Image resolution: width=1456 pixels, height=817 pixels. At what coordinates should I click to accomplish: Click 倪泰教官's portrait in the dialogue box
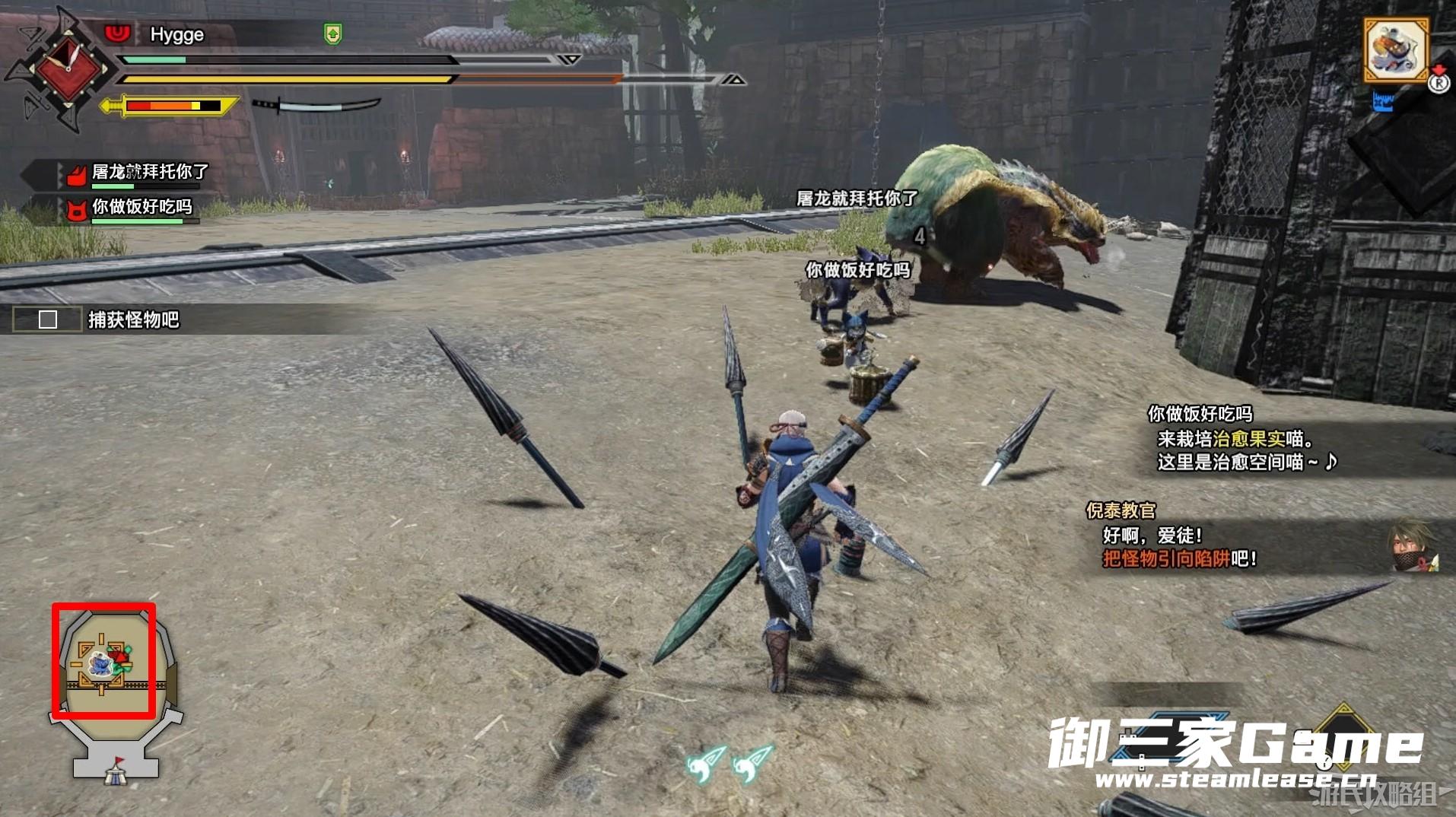[x=1413, y=545]
